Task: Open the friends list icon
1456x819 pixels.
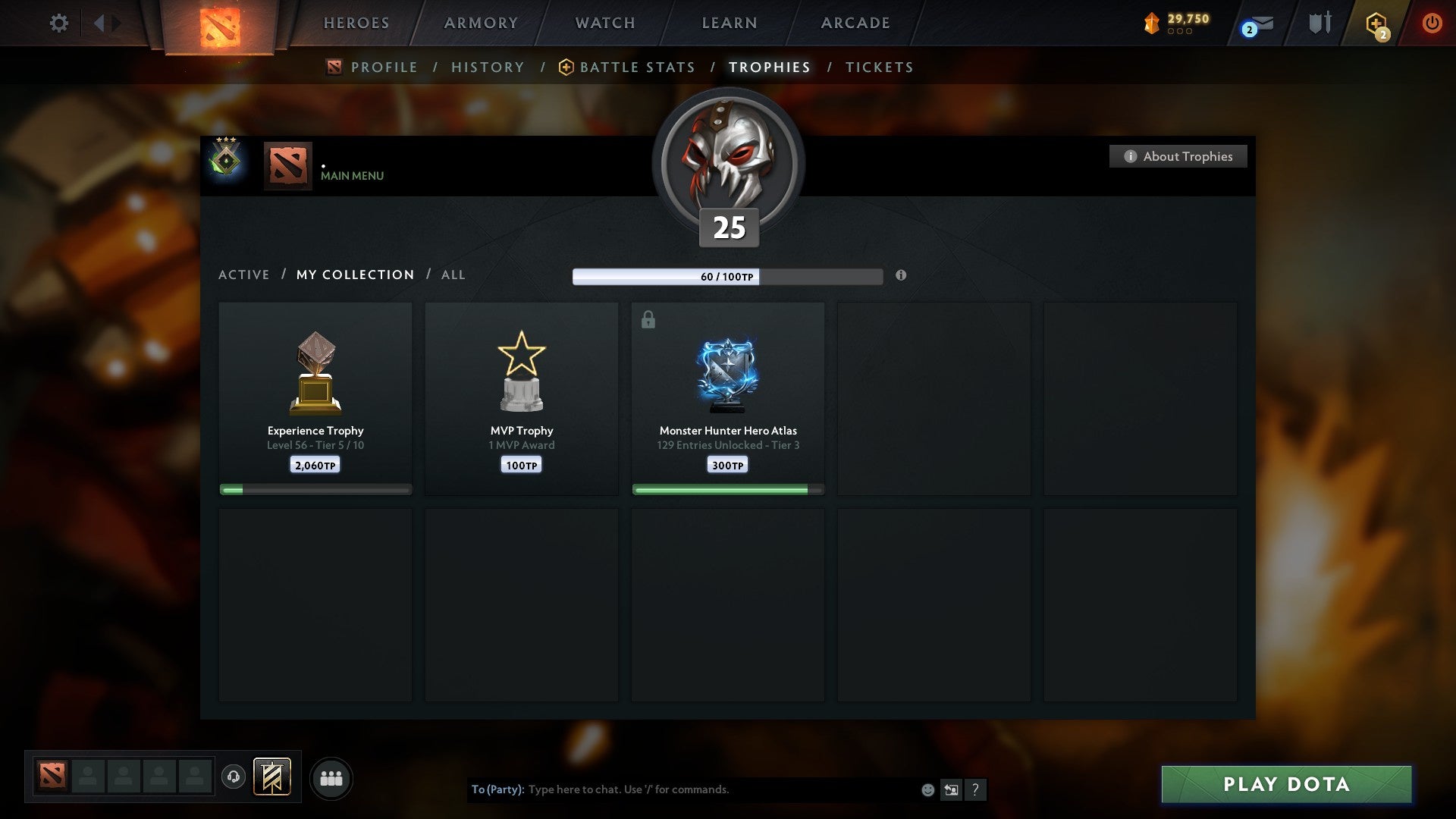Action: point(331,778)
